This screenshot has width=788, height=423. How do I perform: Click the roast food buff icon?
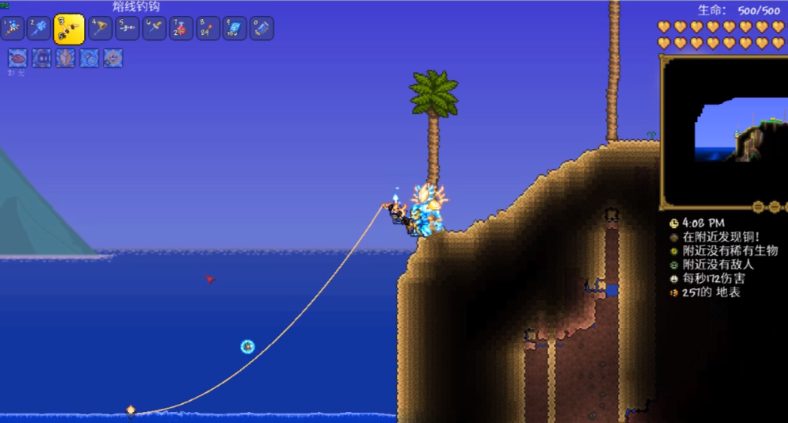click(17, 58)
